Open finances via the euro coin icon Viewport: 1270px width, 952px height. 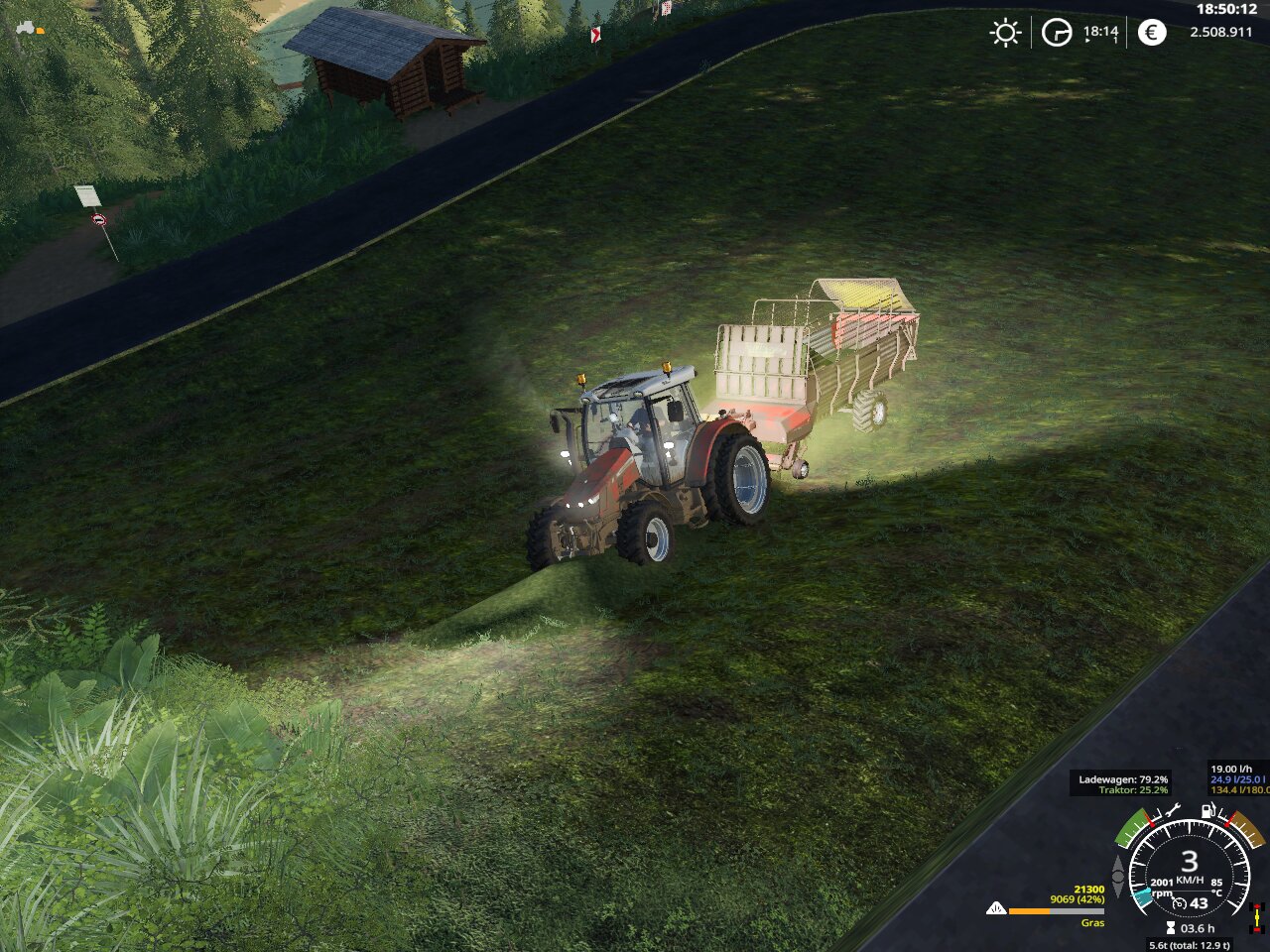click(1151, 33)
